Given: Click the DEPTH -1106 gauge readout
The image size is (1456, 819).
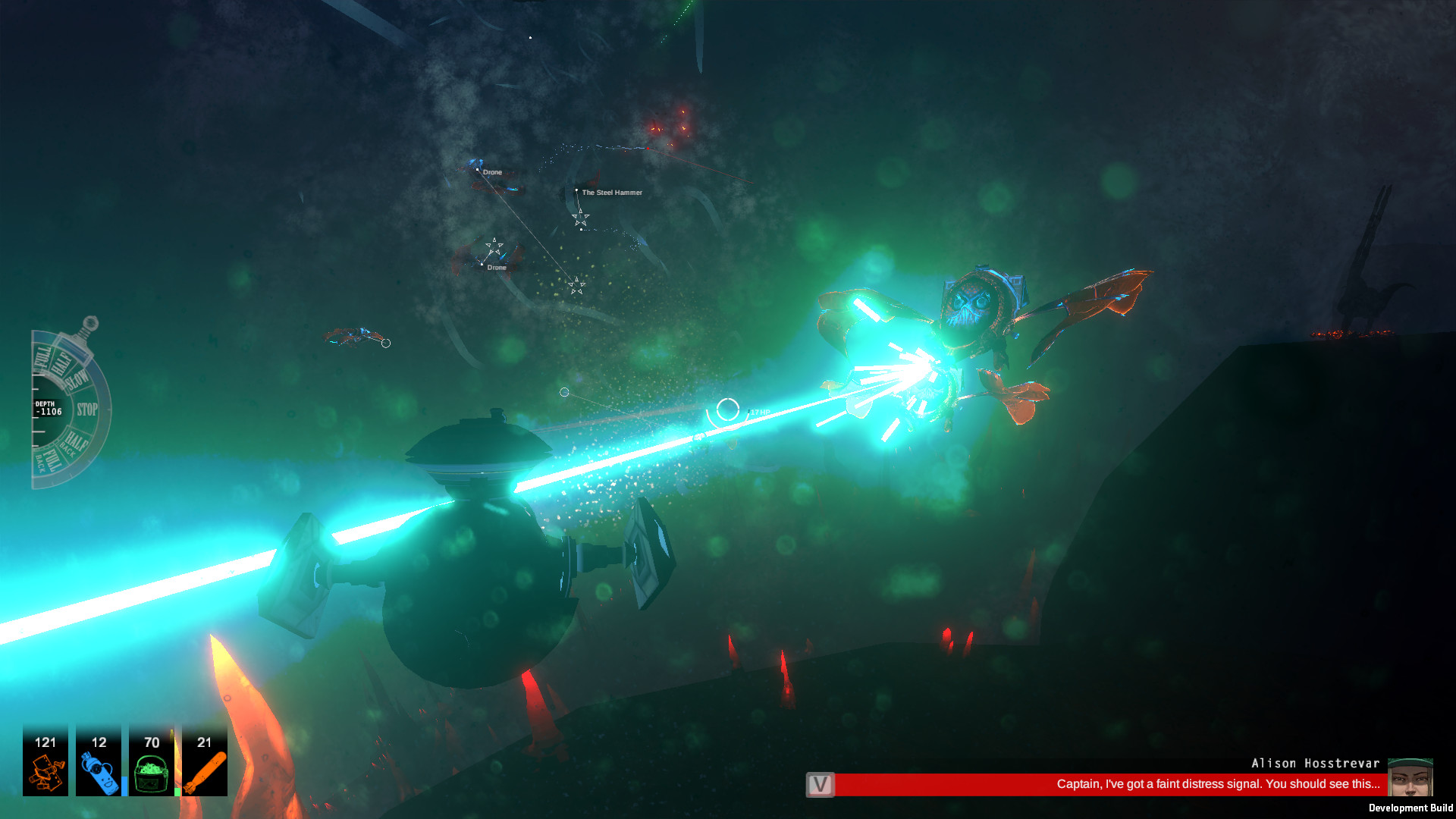Looking at the screenshot, I should click(x=47, y=409).
